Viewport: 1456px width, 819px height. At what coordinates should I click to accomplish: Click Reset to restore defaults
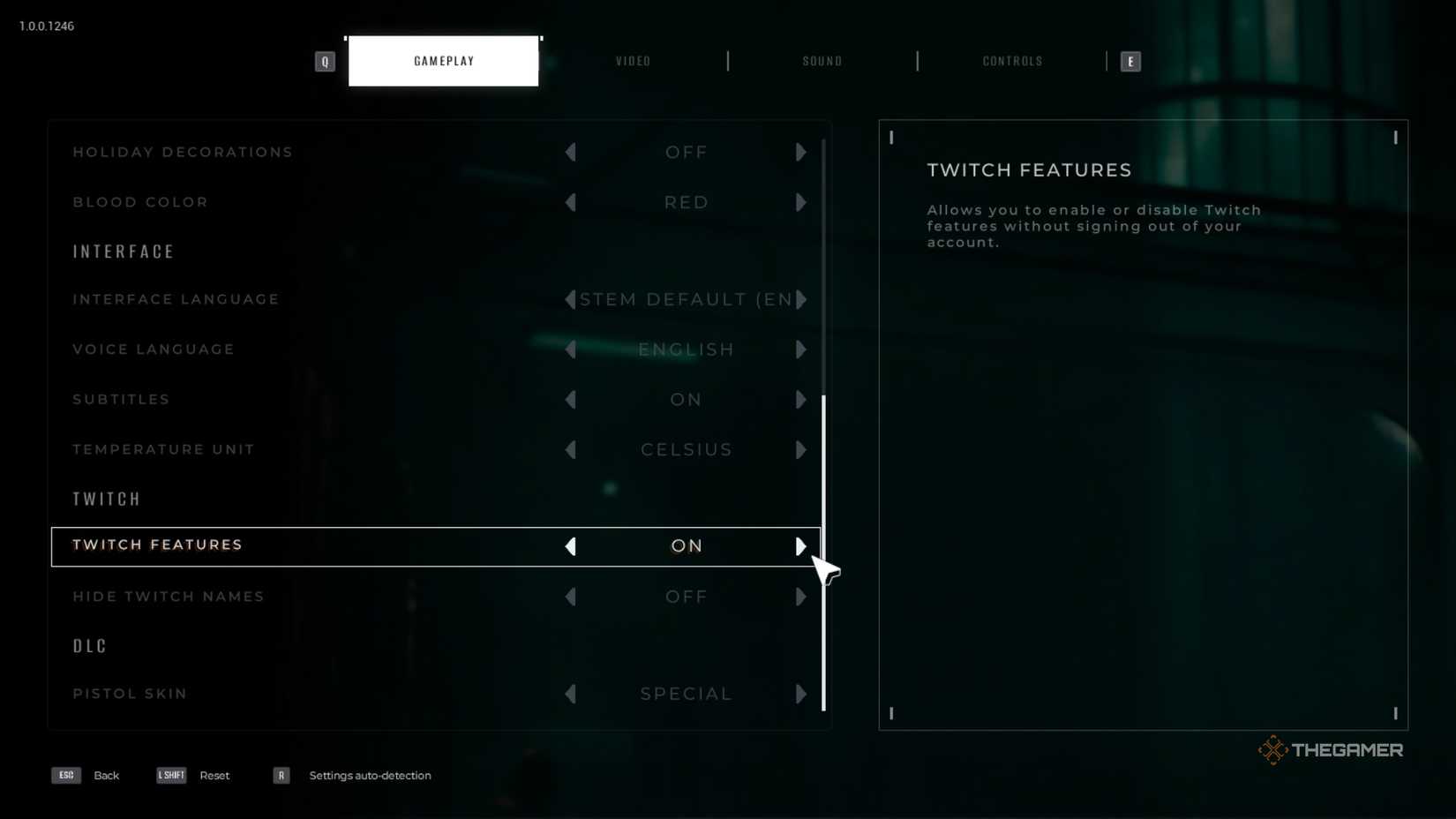click(x=214, y=775)
